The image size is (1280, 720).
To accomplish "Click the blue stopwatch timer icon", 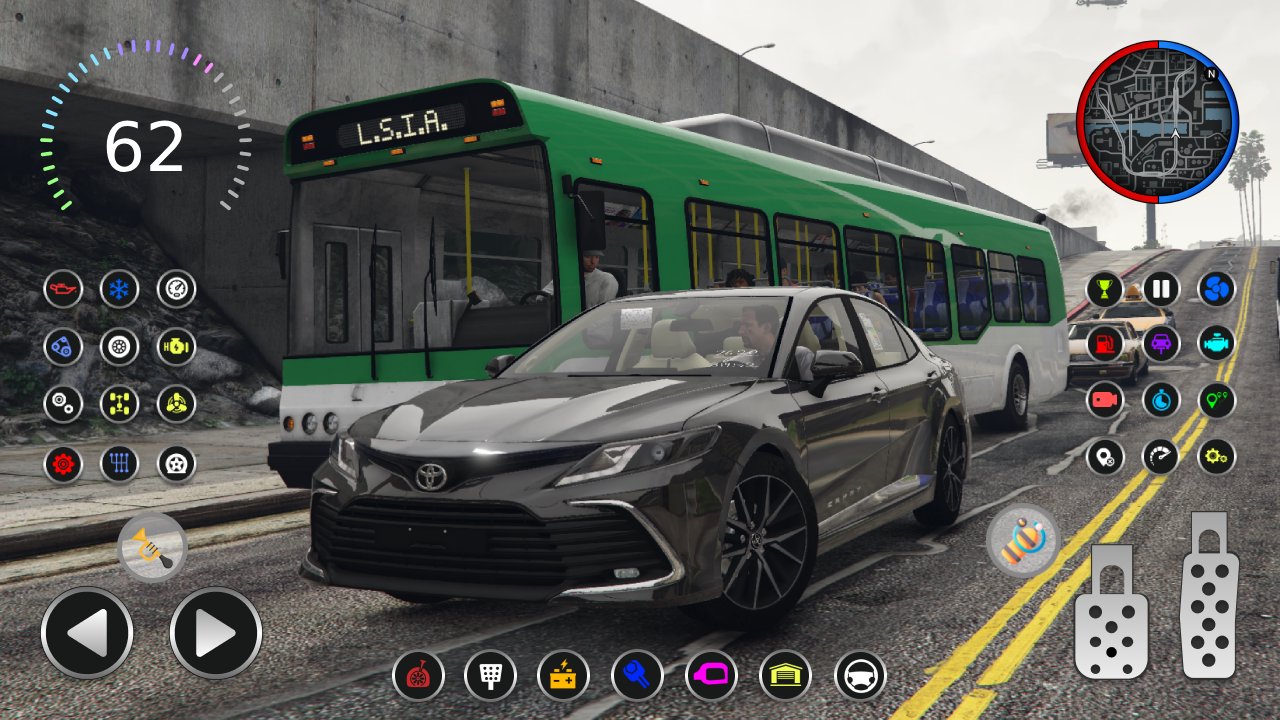I will [1161, 400].
